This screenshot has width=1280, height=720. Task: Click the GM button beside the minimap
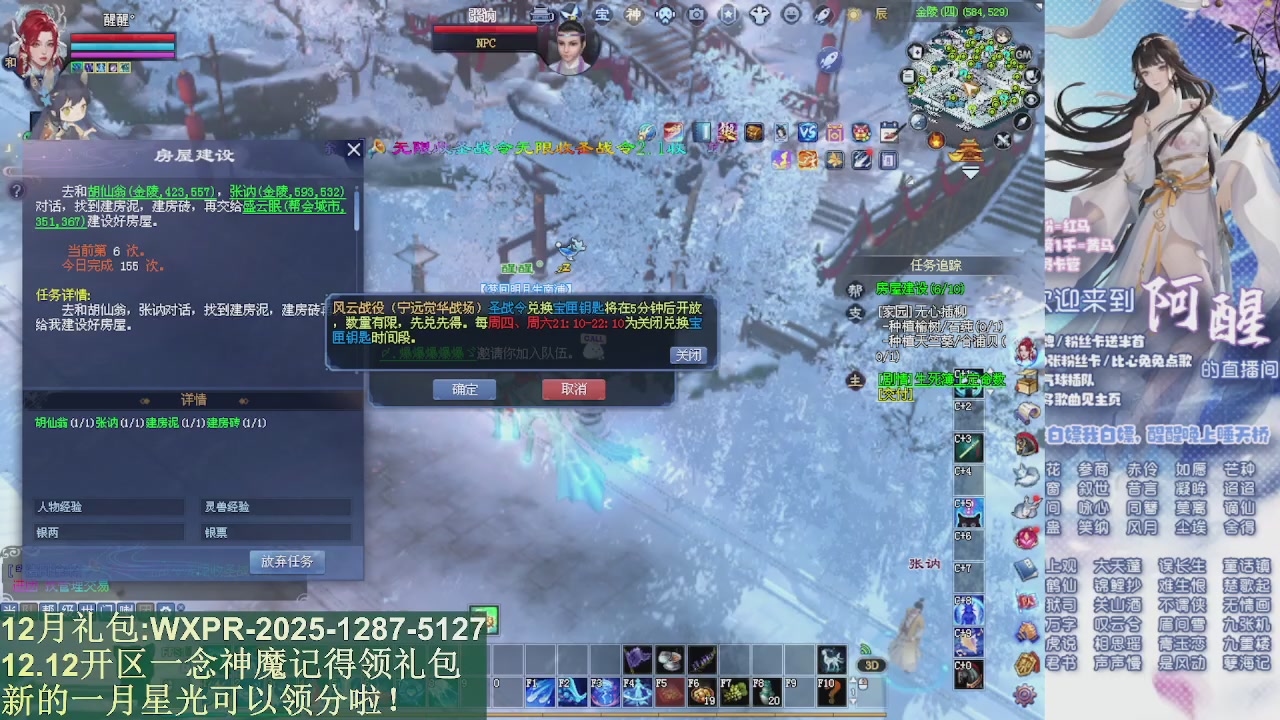[1024, 55]
